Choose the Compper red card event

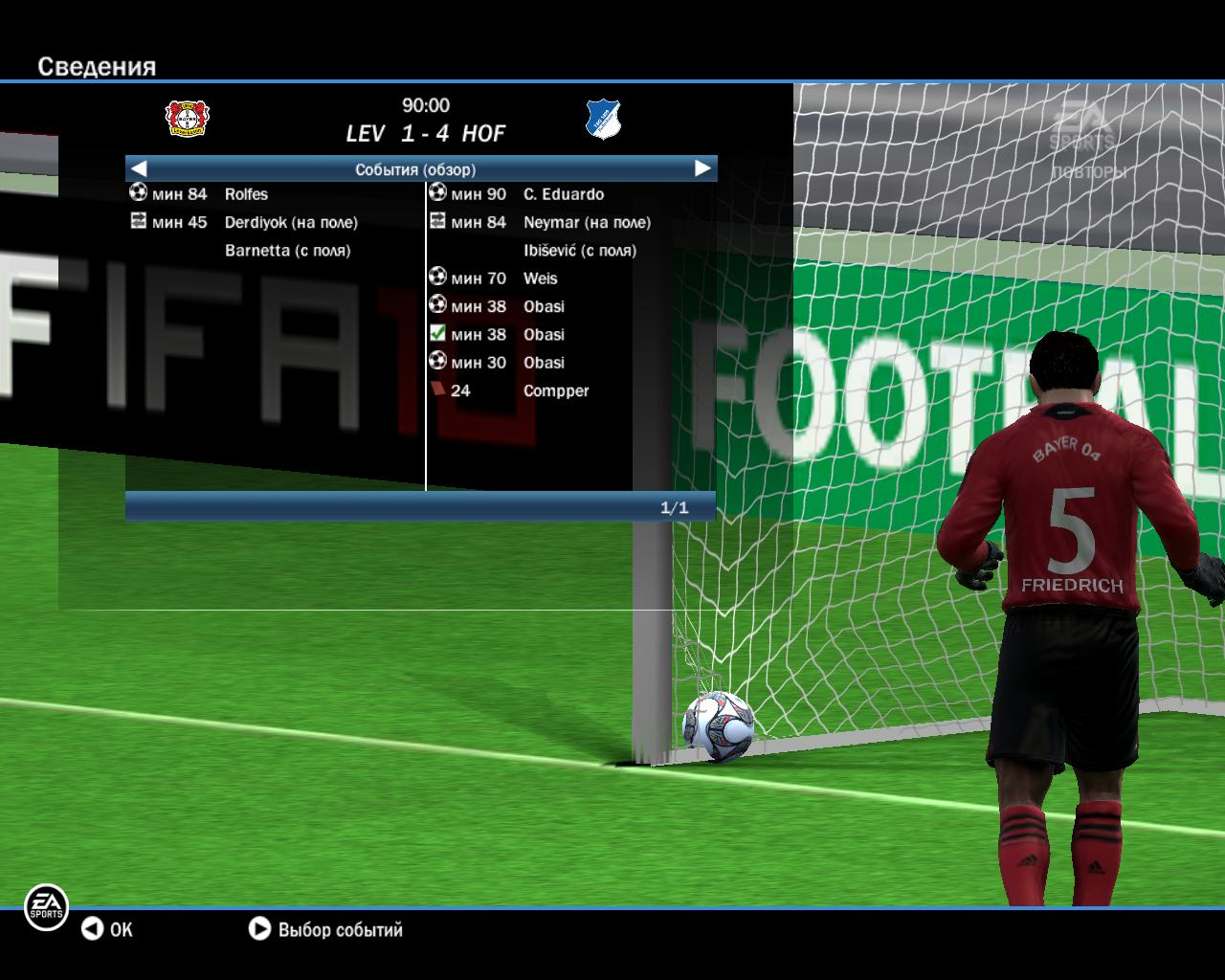(555, 390)
